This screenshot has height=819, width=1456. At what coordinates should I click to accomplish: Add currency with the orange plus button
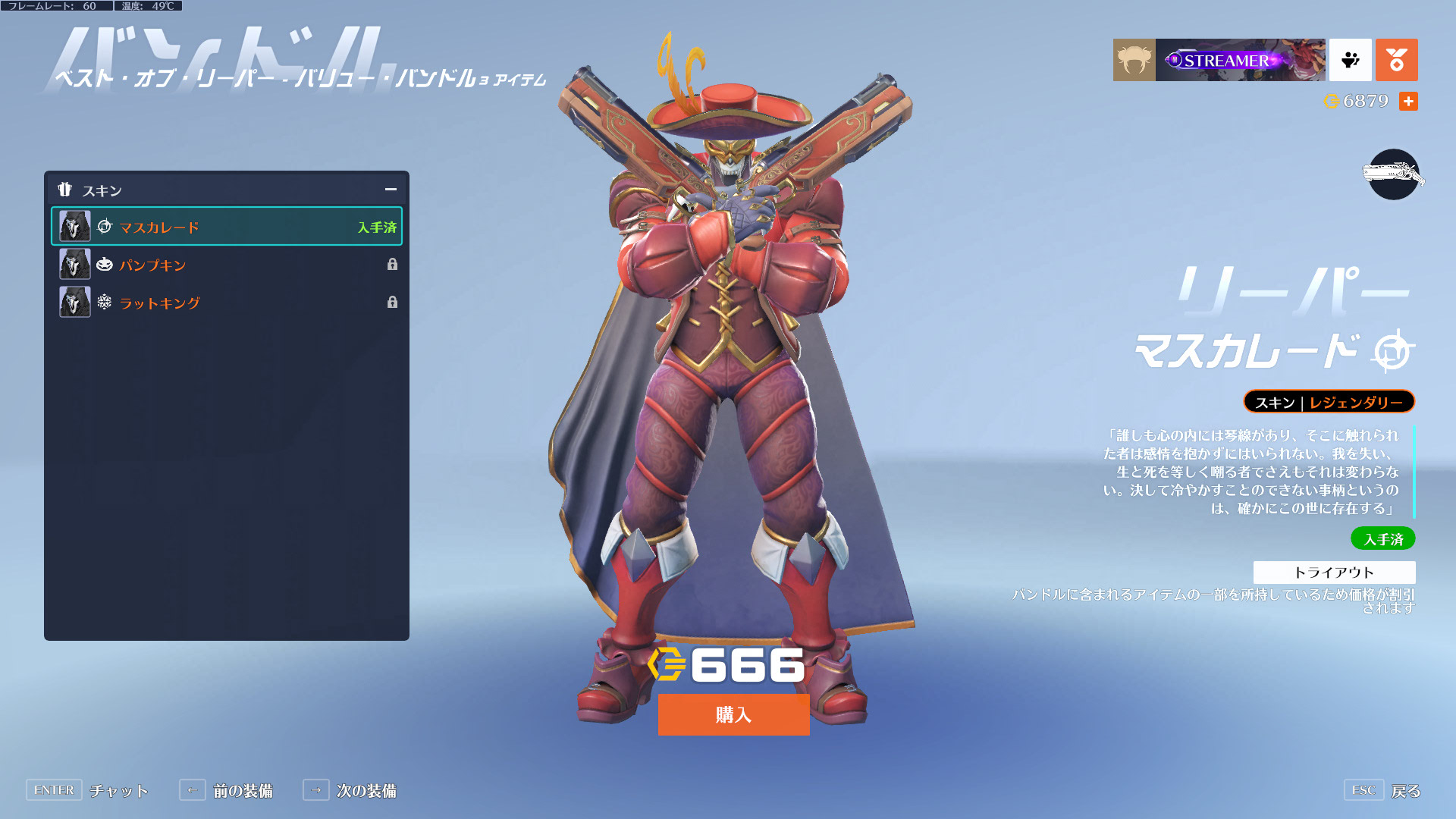pyautogui.click(x=1408, y=101)
